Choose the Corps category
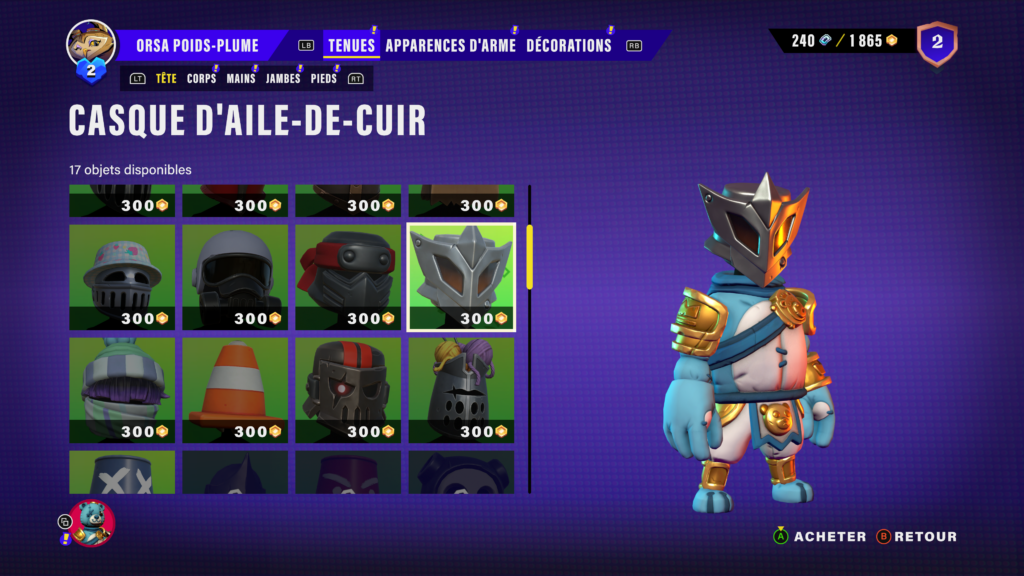Image resolution: width=1024 pixels, height=576 pixels. [201, 78]
